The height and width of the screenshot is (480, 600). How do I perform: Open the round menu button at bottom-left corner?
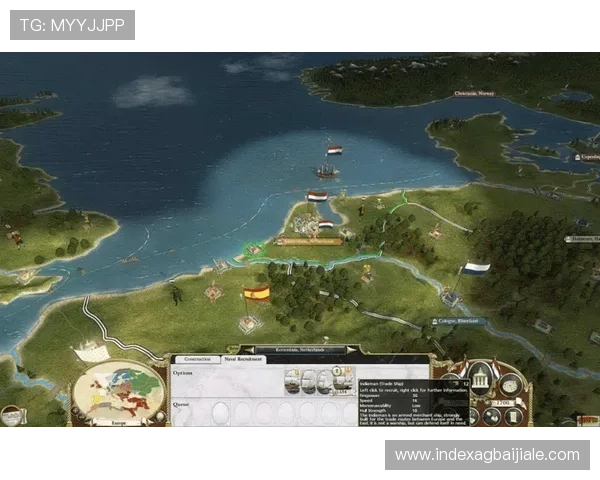click(11, 416)
